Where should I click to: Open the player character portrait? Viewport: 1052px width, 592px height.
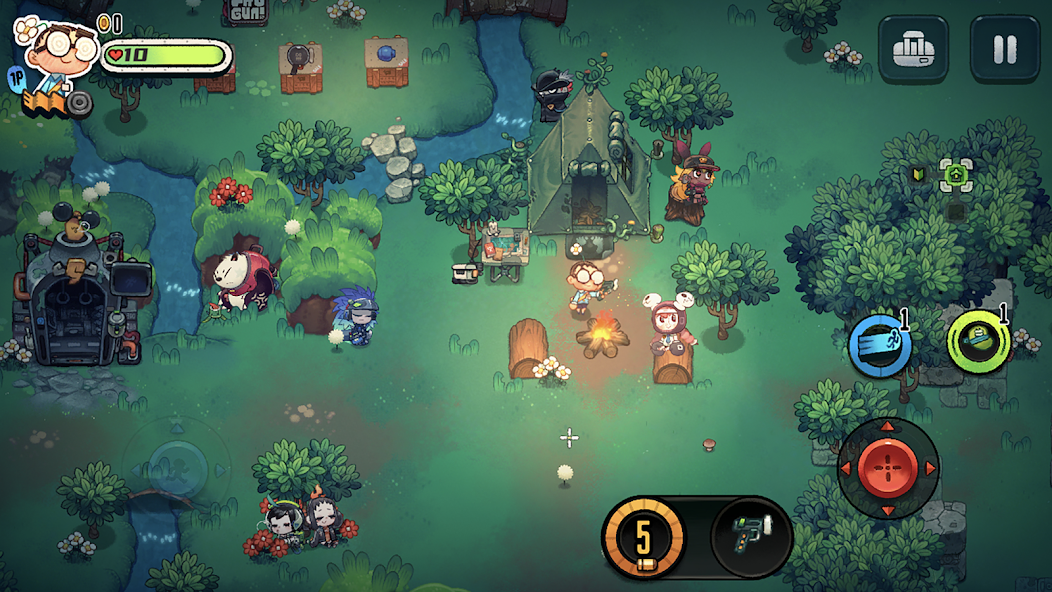click(x=55, y=52)
